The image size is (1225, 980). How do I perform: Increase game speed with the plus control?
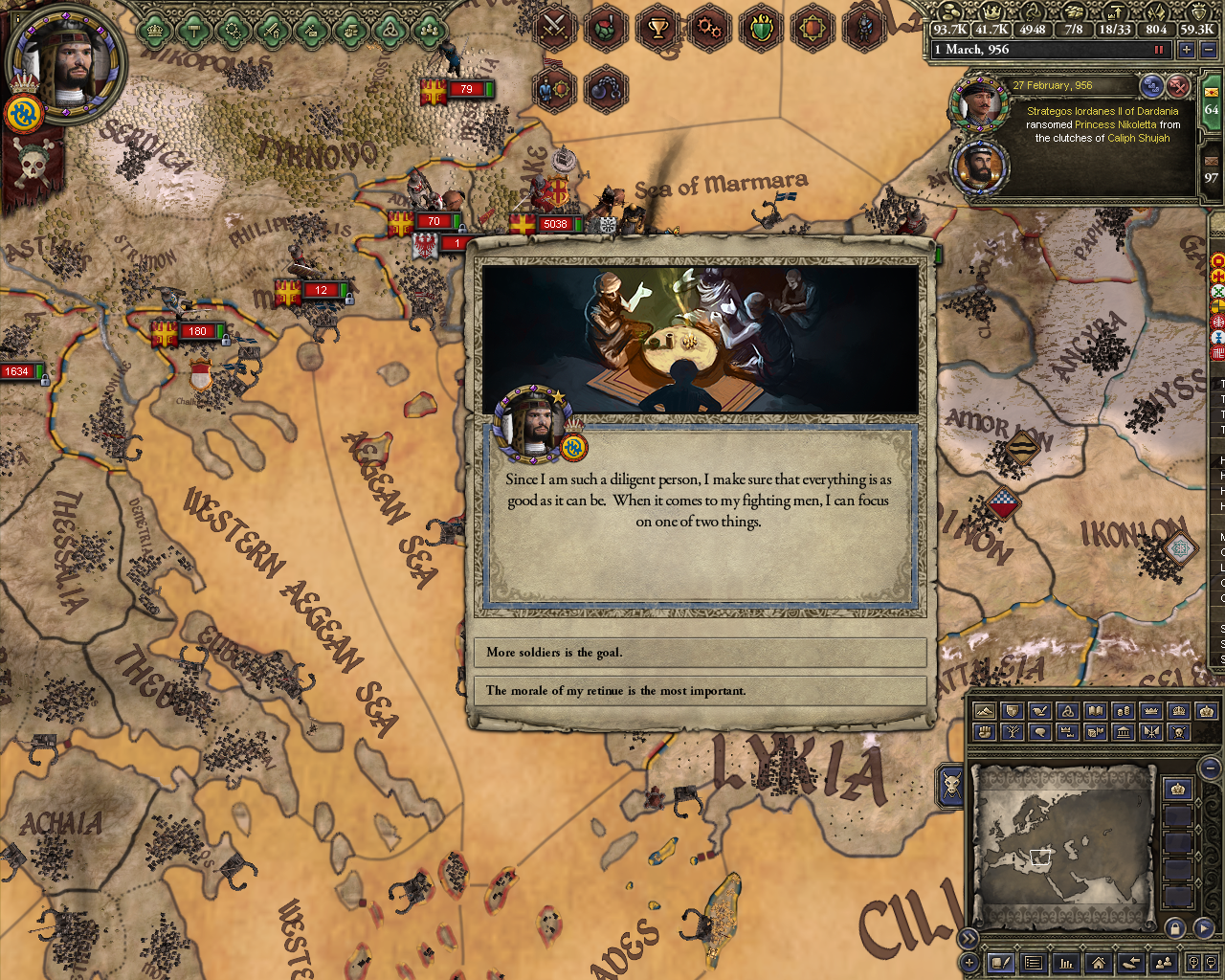[x=1187, y=49]
